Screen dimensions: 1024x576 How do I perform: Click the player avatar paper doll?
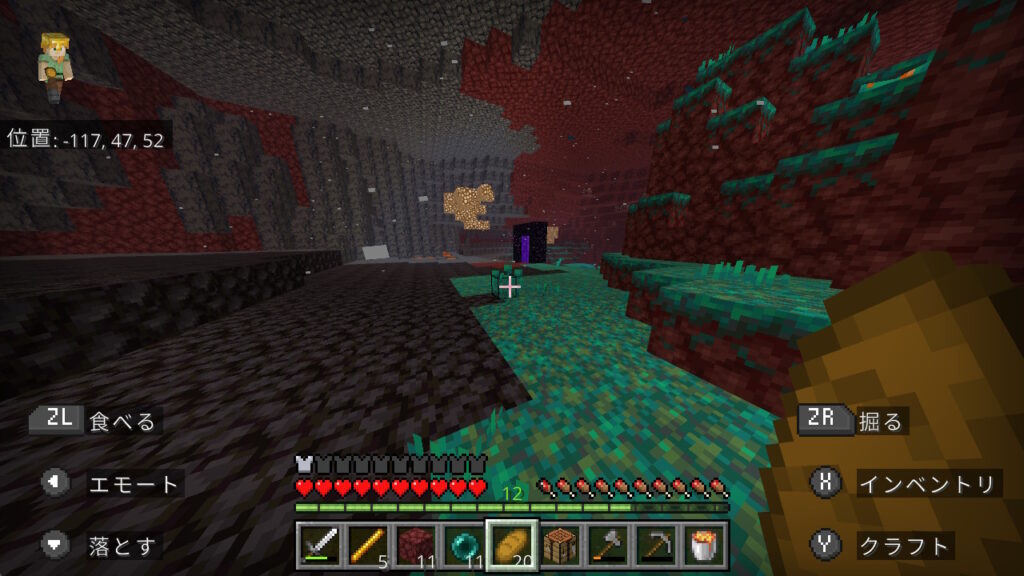point(52,66)
